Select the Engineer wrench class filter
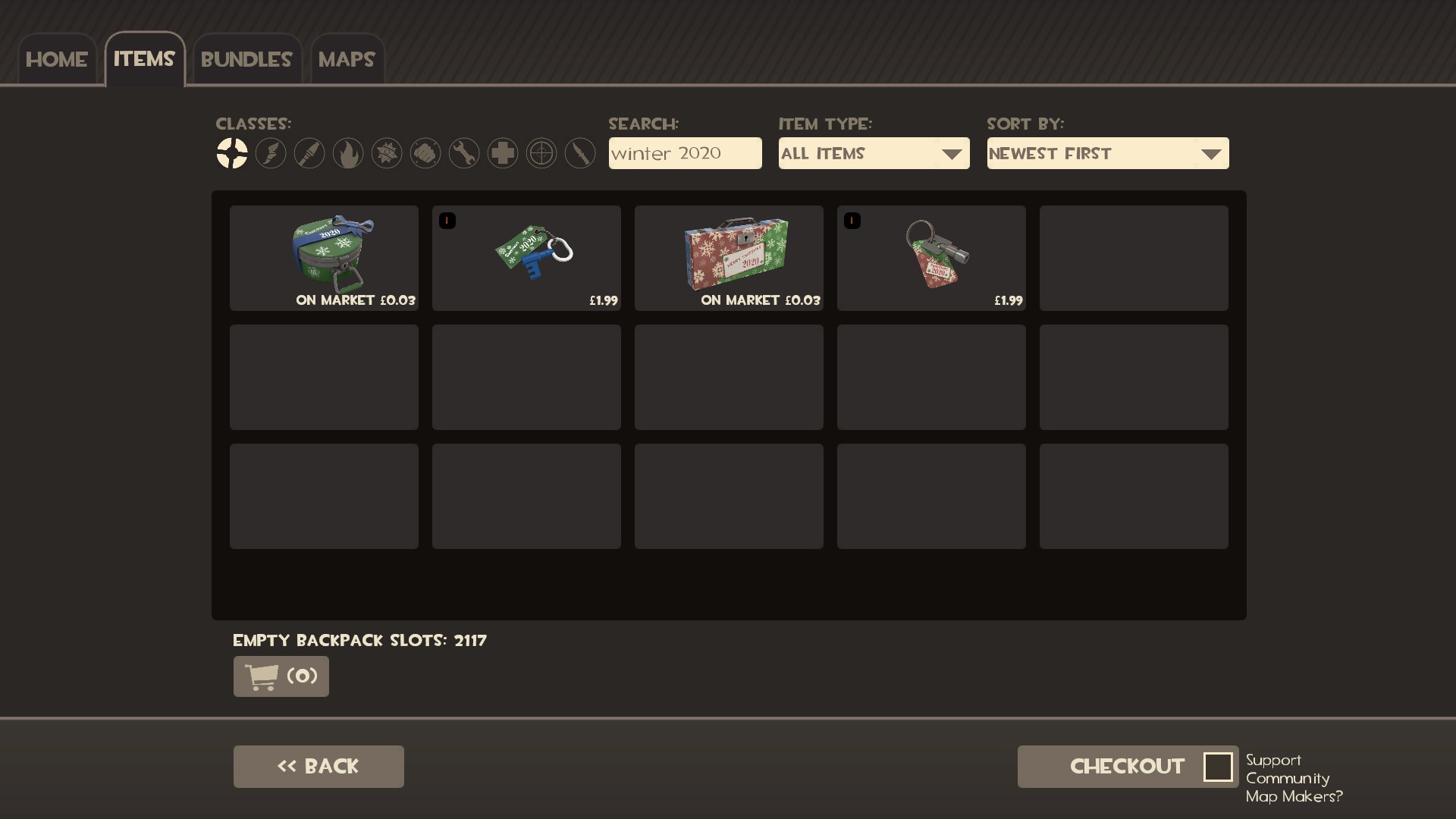 click(x=464, y=153)
